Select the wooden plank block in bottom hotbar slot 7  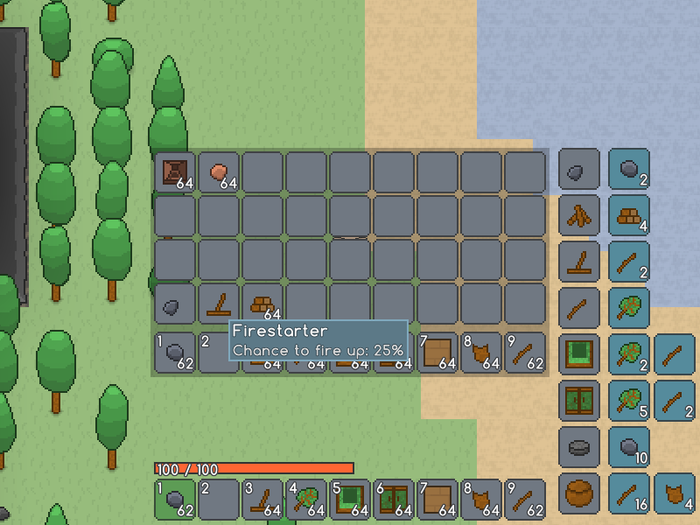click(438, 498)
